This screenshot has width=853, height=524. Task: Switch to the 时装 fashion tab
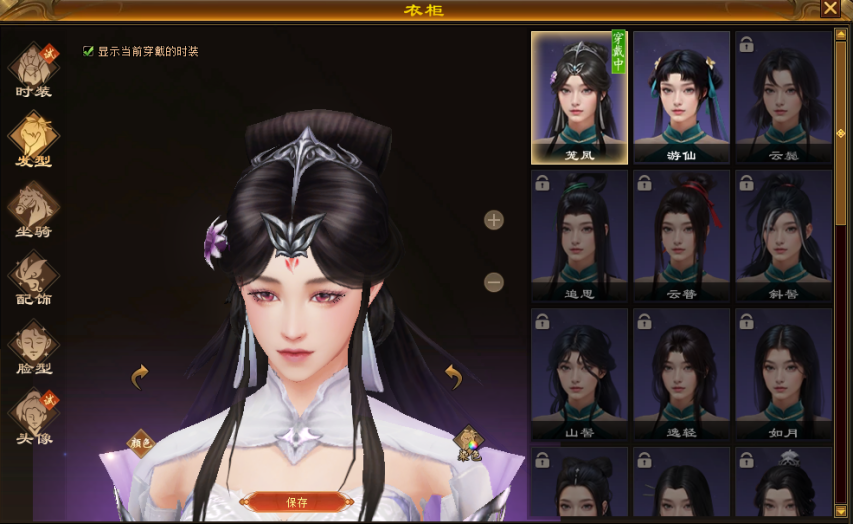click(x=34, y=70)
